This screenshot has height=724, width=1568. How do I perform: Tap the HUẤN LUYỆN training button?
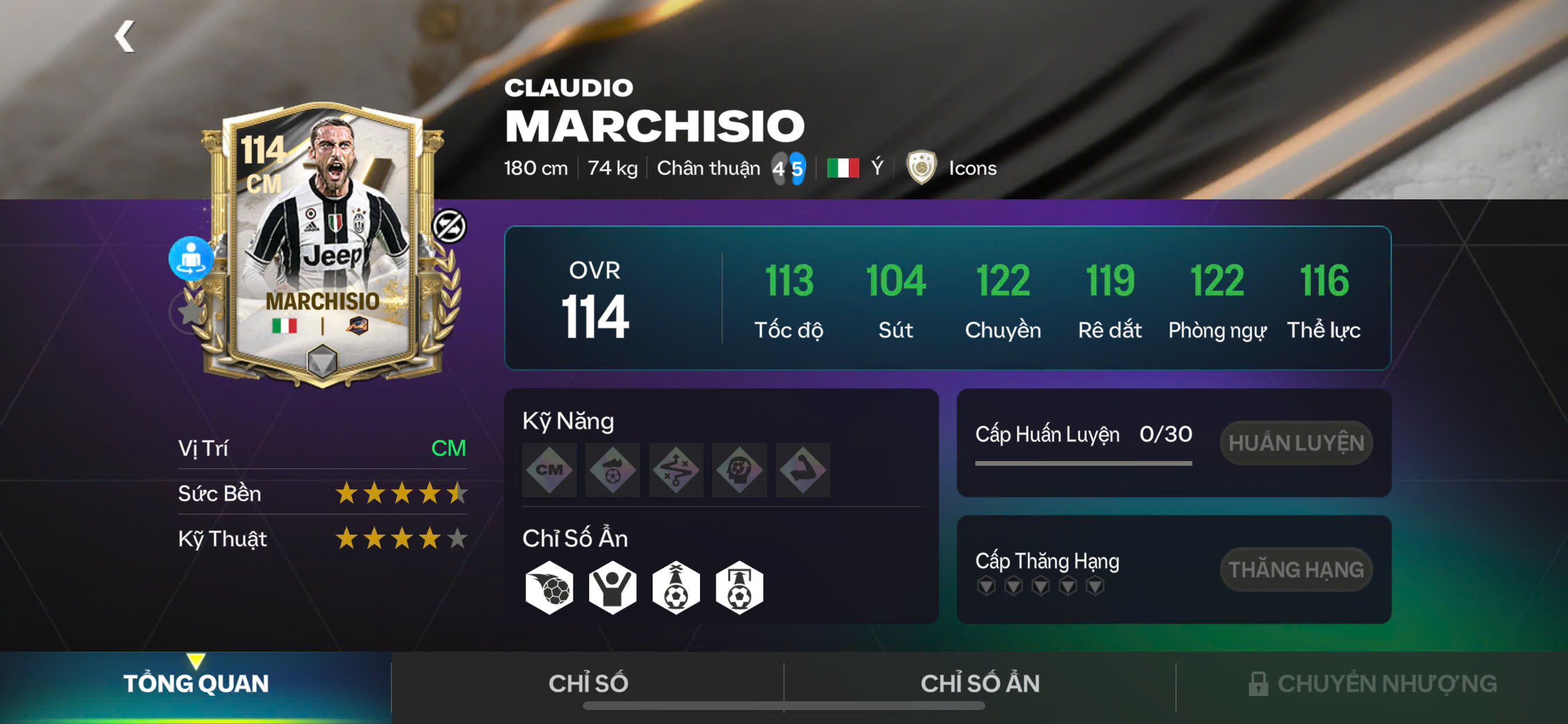[1296, 443]
